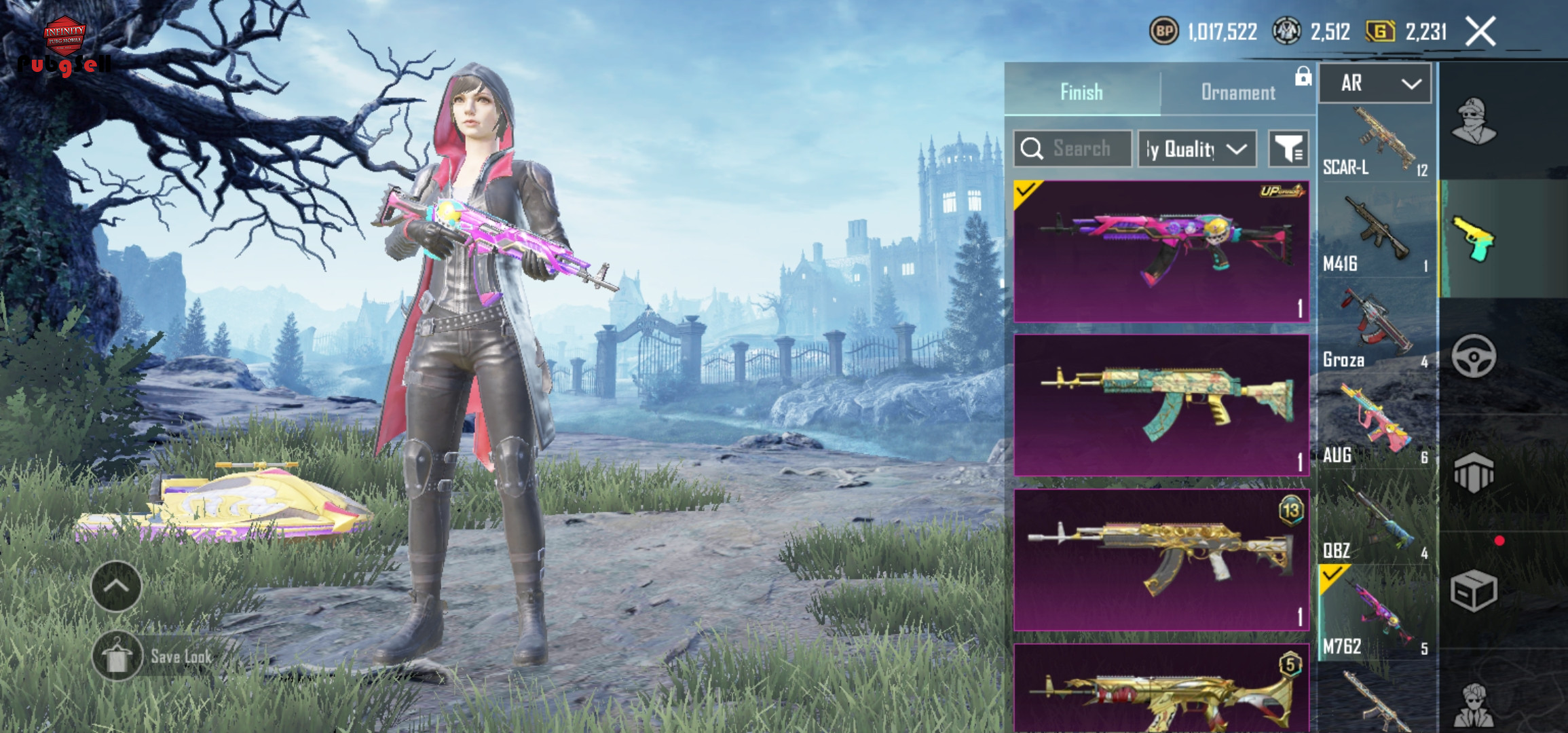Screen dimensions: 1568x733
Task: Open the locked Ornament tab
Action: pyautogui.click(x=1238, y=92)
